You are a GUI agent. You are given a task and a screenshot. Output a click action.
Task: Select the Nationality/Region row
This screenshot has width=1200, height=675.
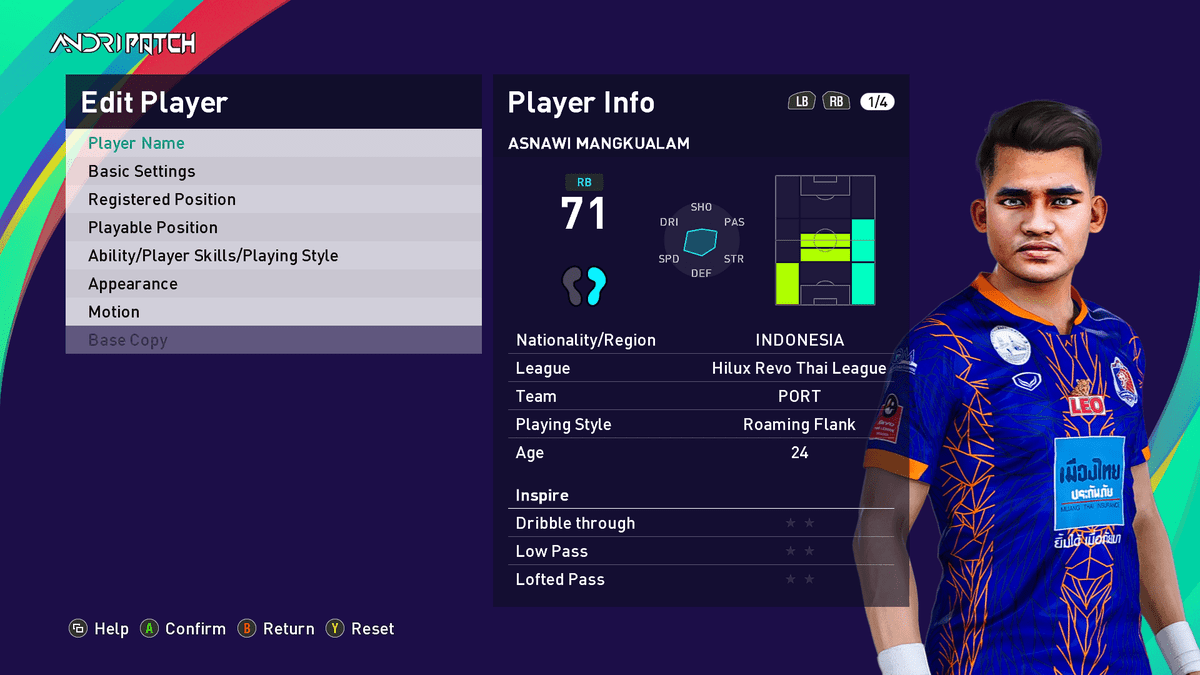tap(700, 340)
